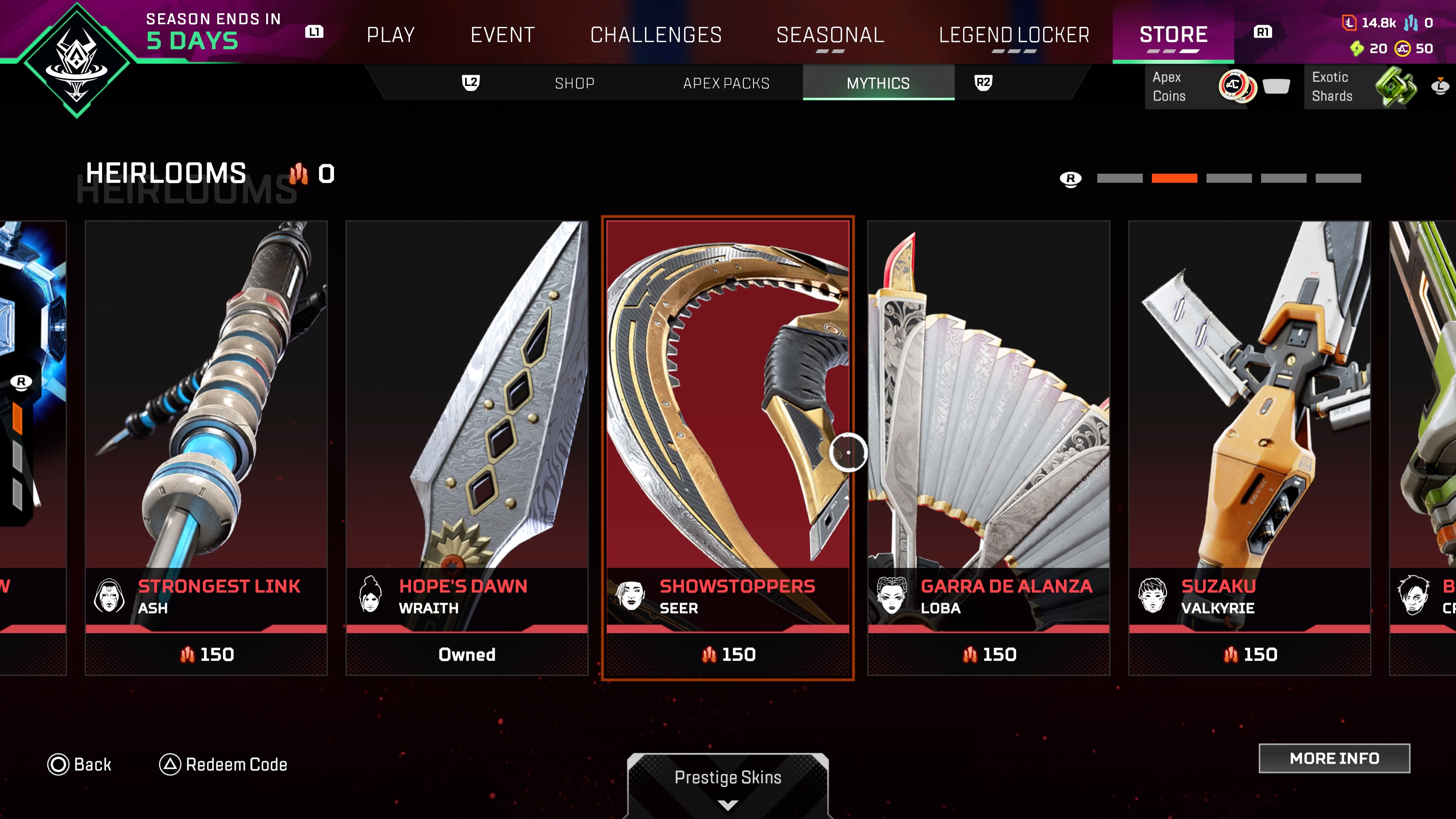Switch to Apex Packs sub-tab

tap(726, 83)
